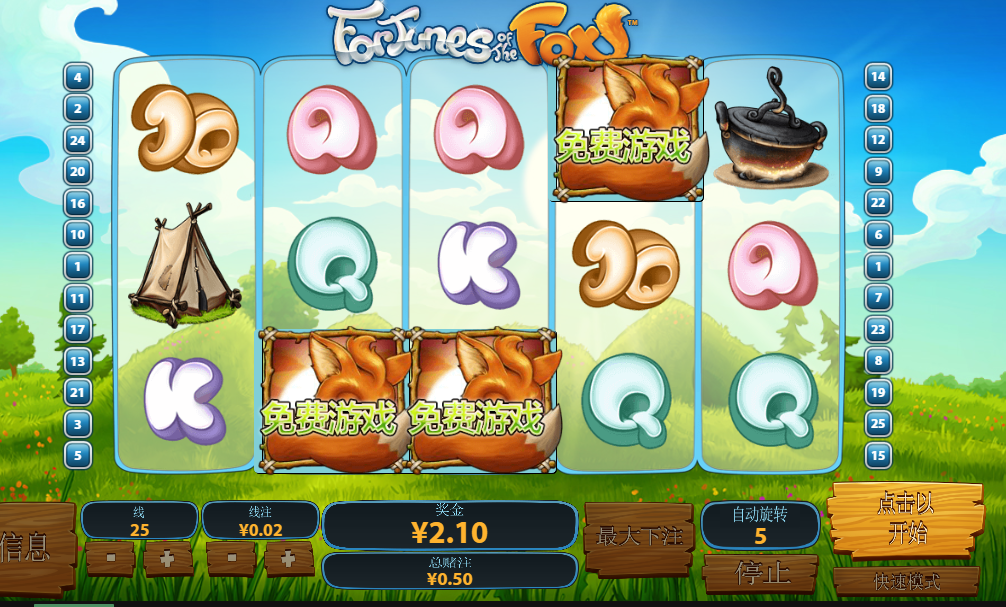
Task: Stop auto spin with 停止
Action: pyautogui.click(x=761, y=573)
